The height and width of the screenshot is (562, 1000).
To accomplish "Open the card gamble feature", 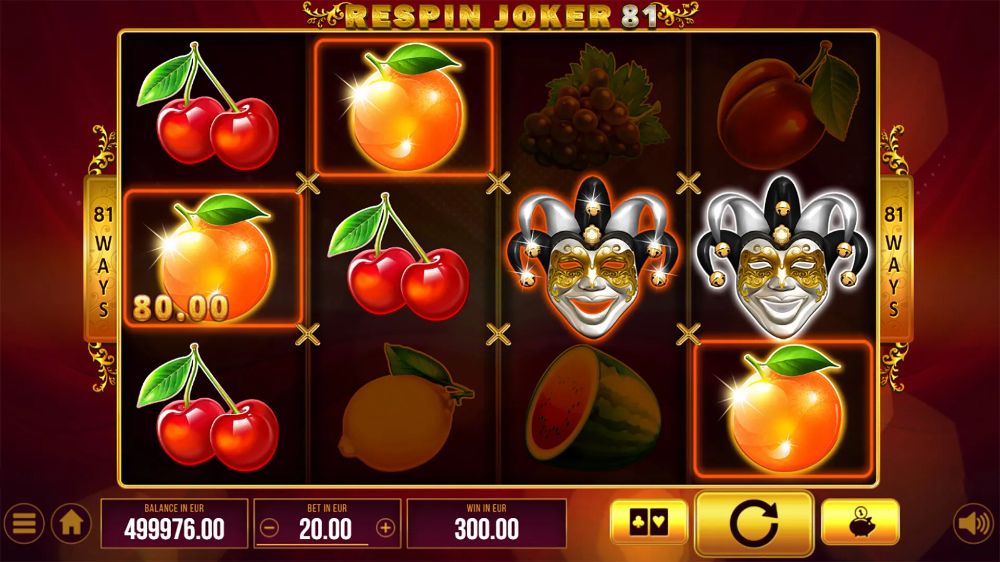I will pyautogui.click(x=649, y=522).
